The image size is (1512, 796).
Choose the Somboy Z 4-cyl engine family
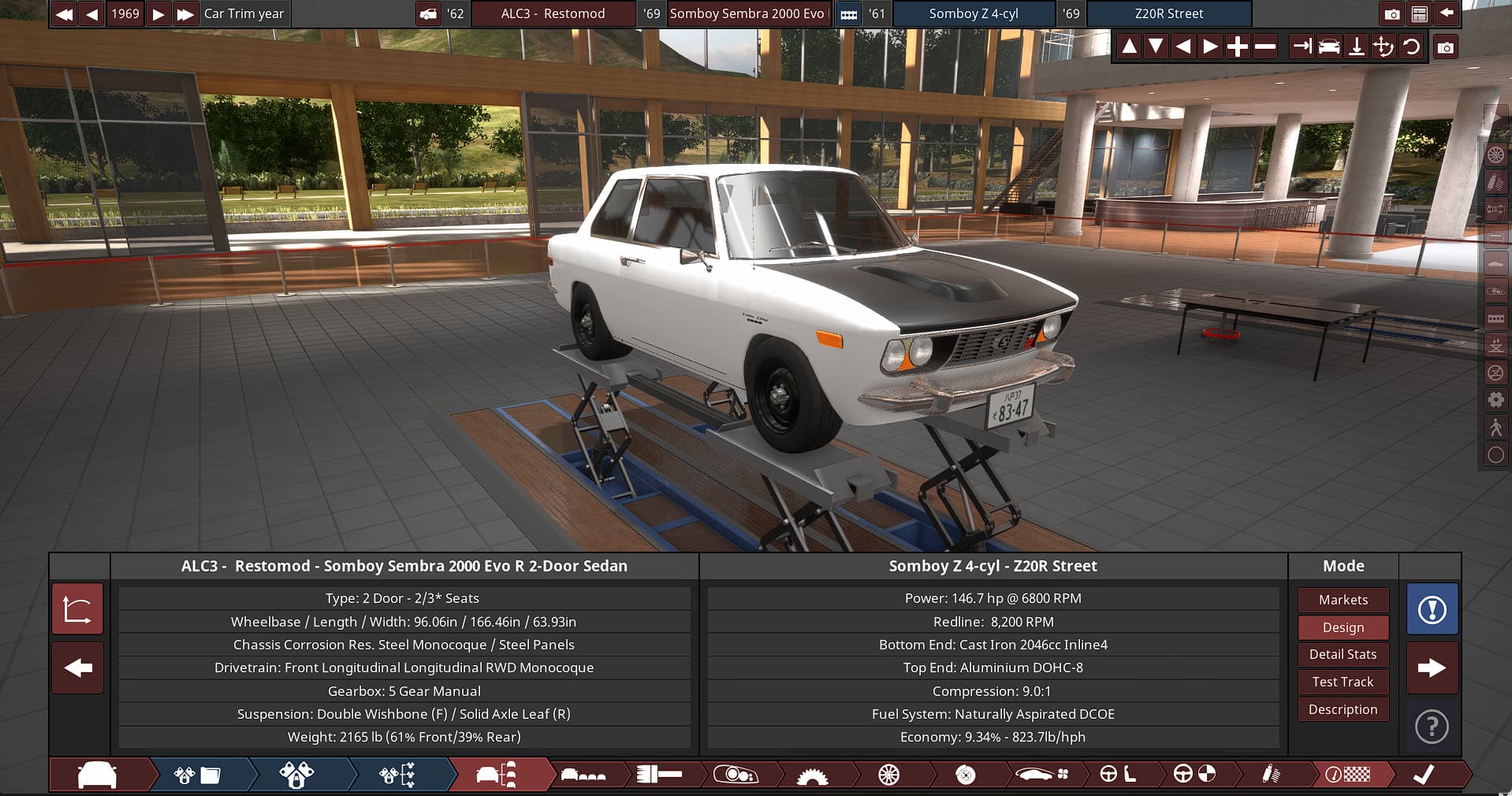click(x=974, y=13)
